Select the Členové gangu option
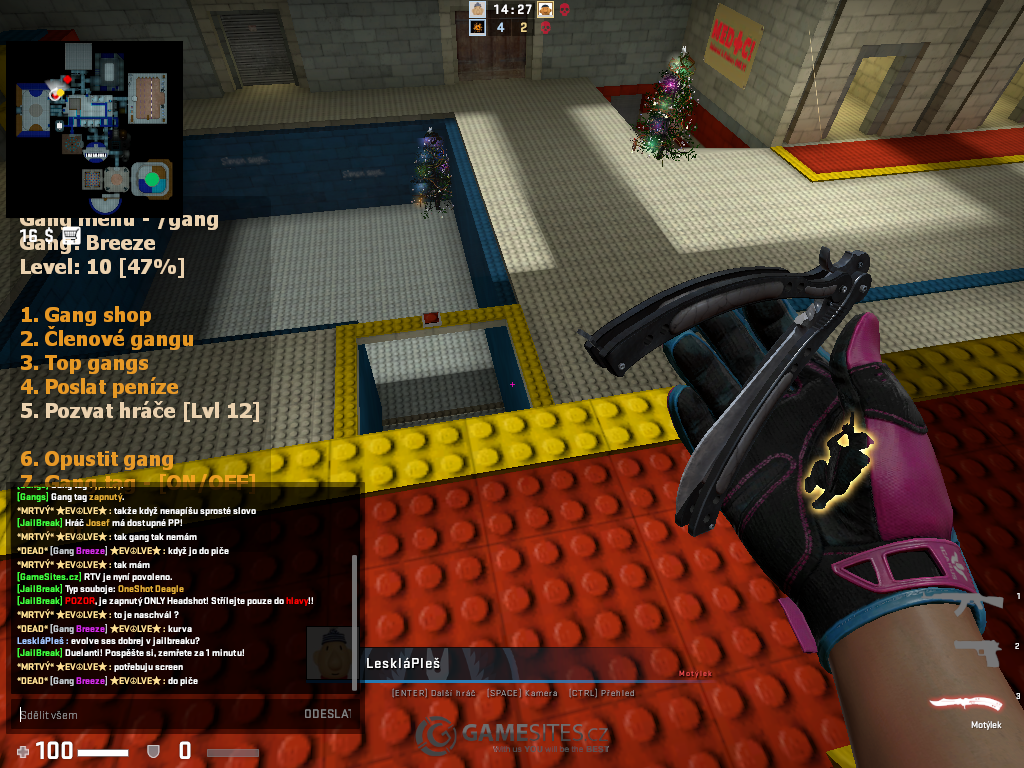Image resolution: width=1024 pixels, height=768 pixels. [107, 339]
